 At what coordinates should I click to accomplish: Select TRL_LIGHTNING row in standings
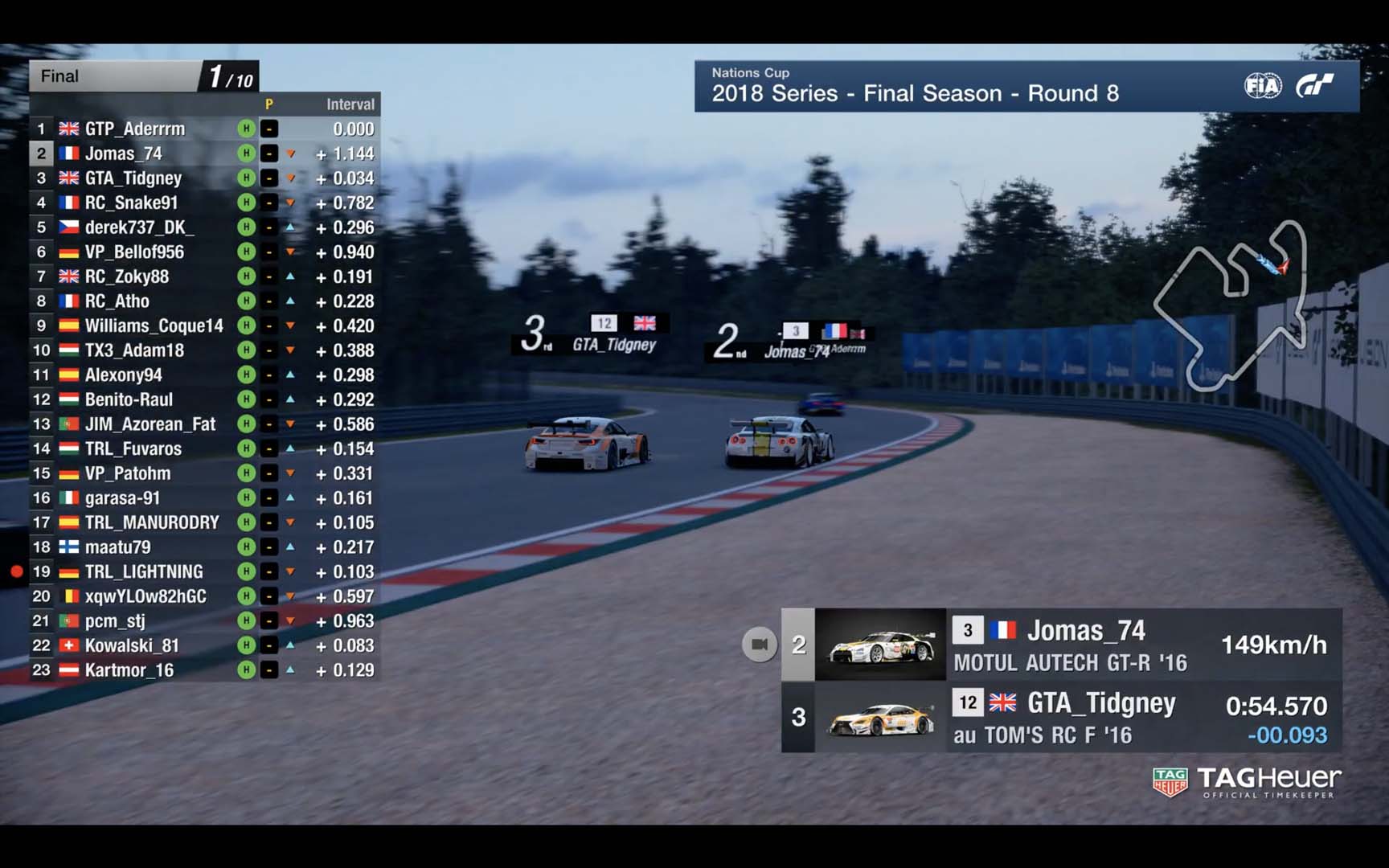(144, 571)
